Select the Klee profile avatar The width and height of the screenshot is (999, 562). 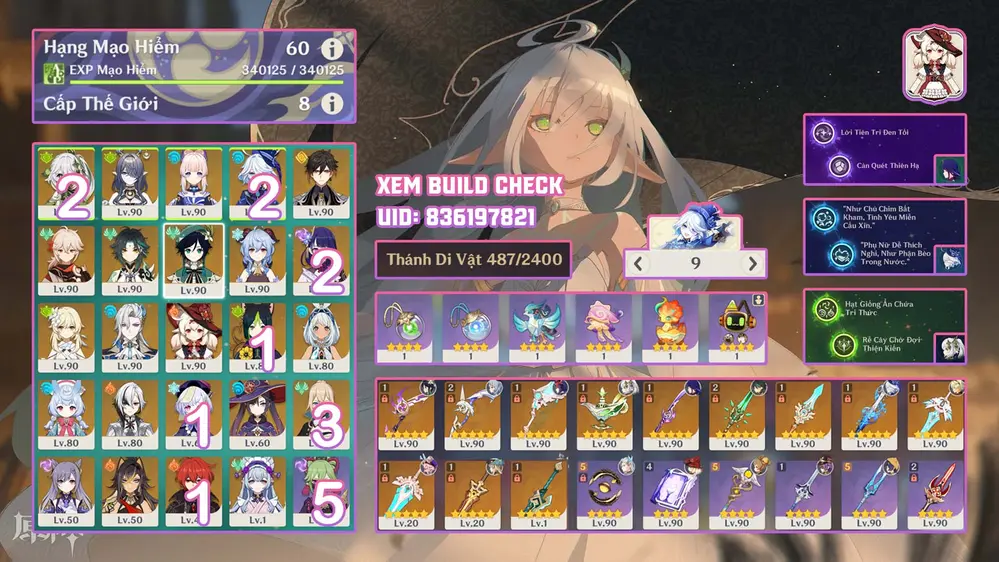(x=933, y=65)
